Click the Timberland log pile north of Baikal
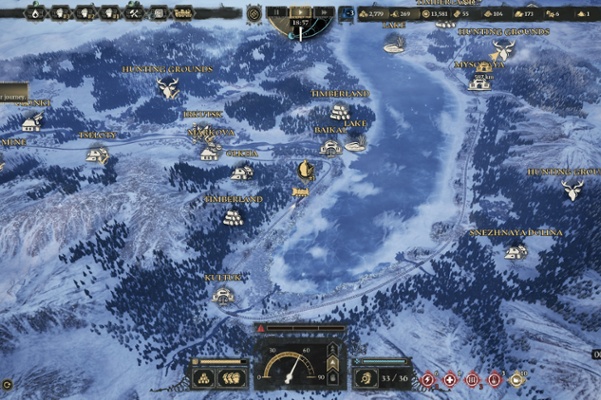This screenshot has width=601, height=400. click(339, 111)
